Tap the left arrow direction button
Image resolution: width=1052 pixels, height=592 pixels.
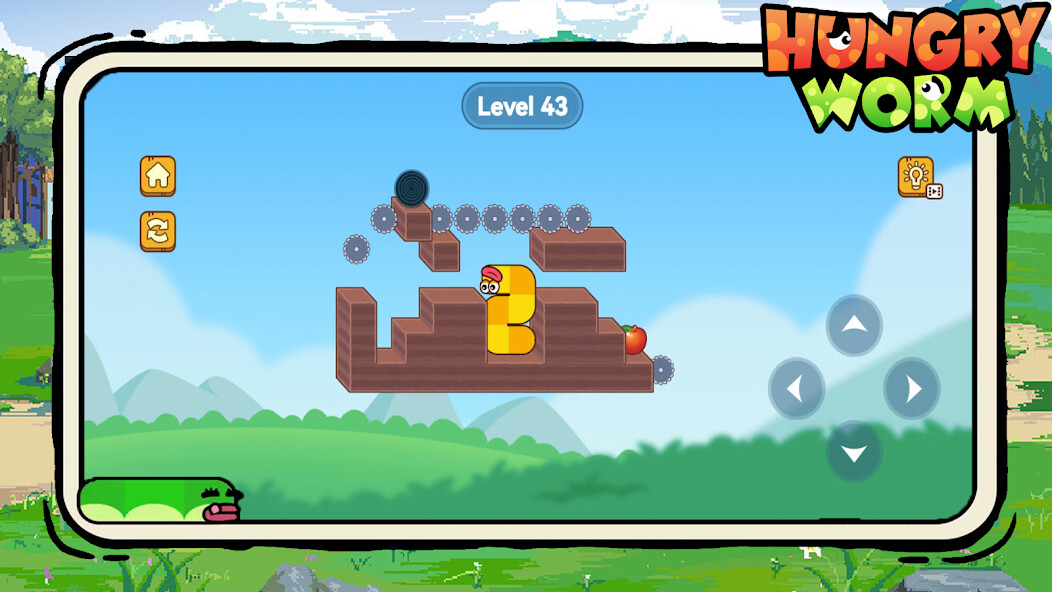pyautogui.click(x=797, y=388)
